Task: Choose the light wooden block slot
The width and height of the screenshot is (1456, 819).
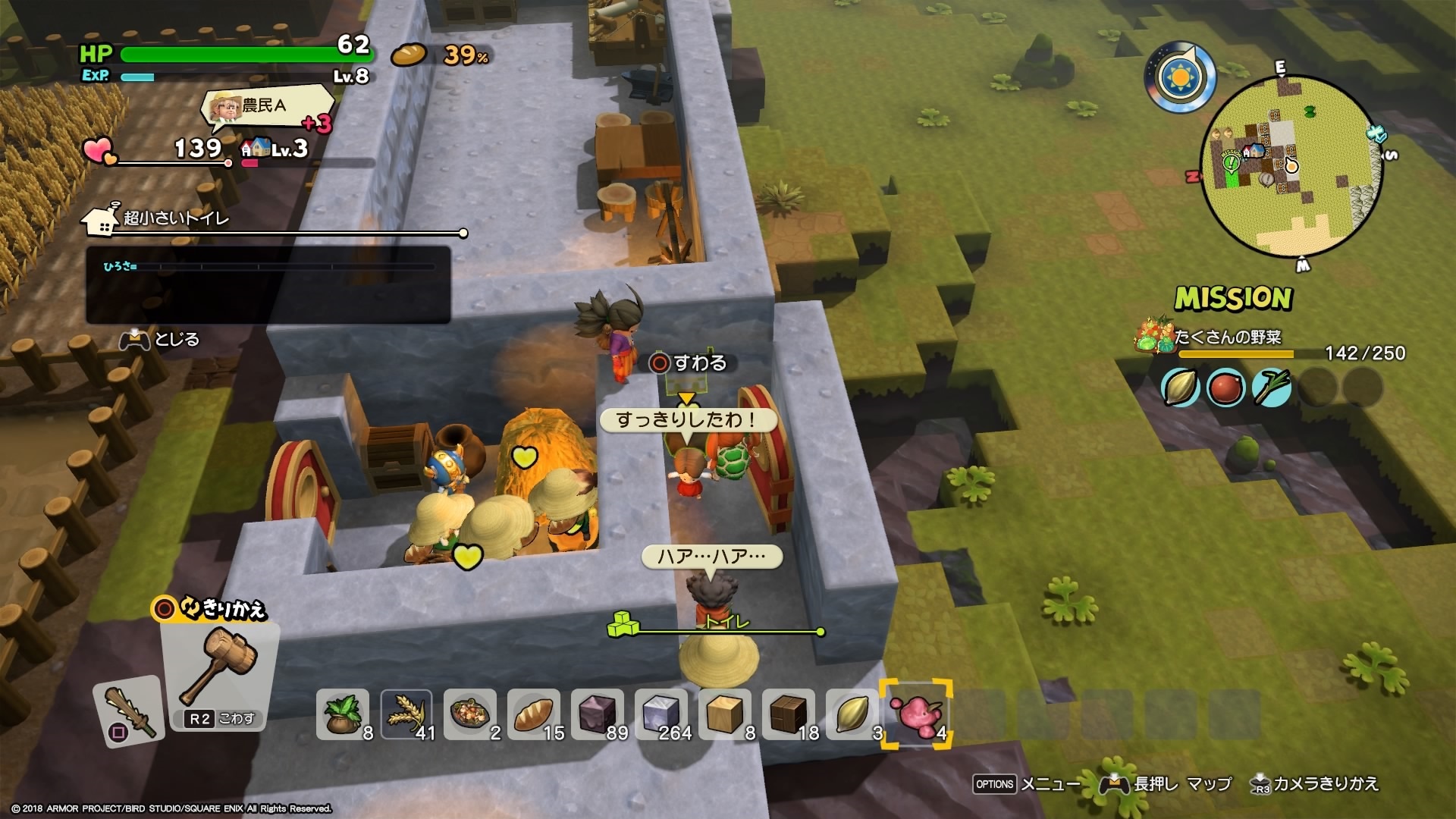Action: [x=725, y=714]
